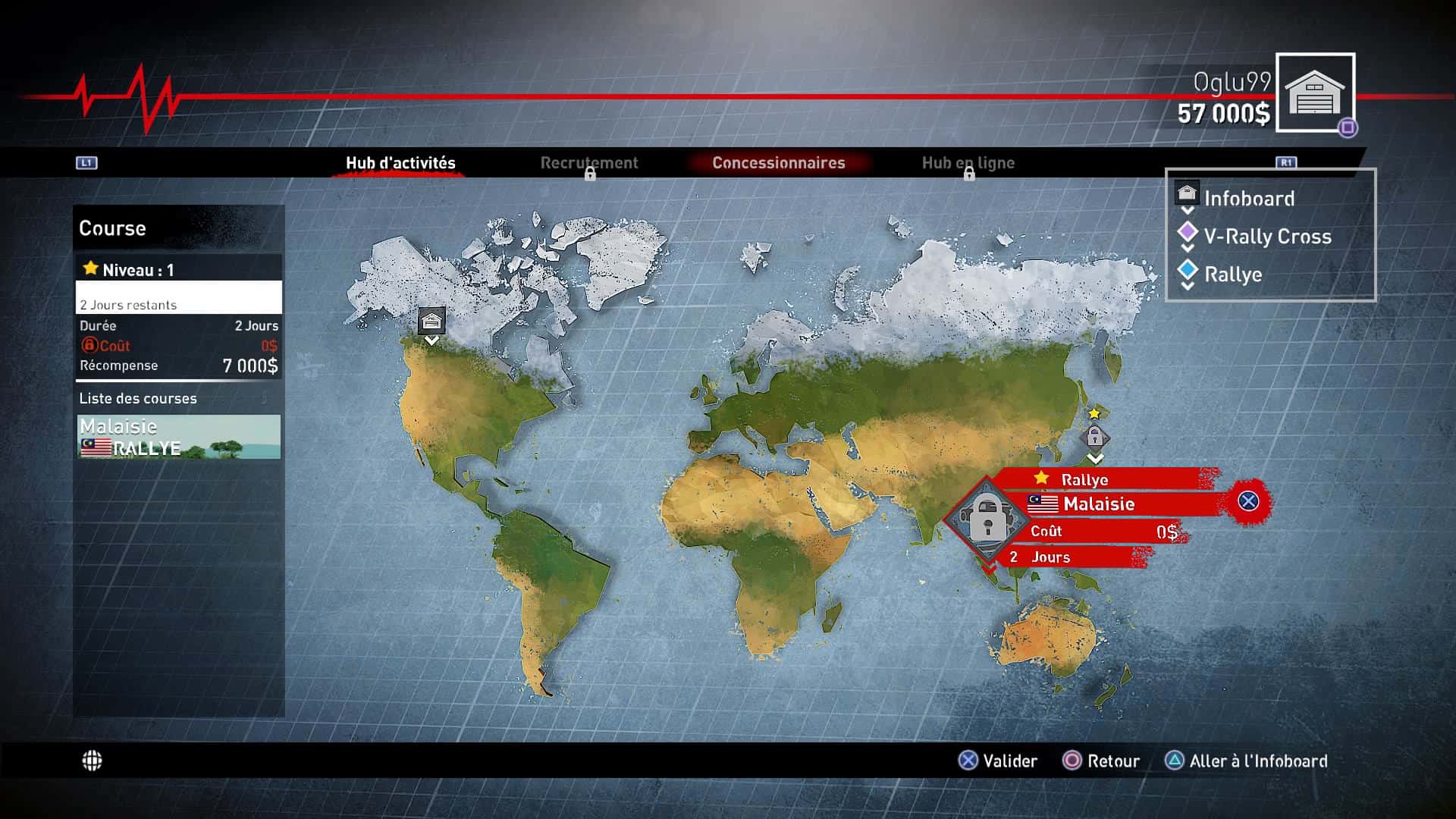Select the locked event marker near Japan
This screenshot has height=819, width=1456.
pos(1094,437)
